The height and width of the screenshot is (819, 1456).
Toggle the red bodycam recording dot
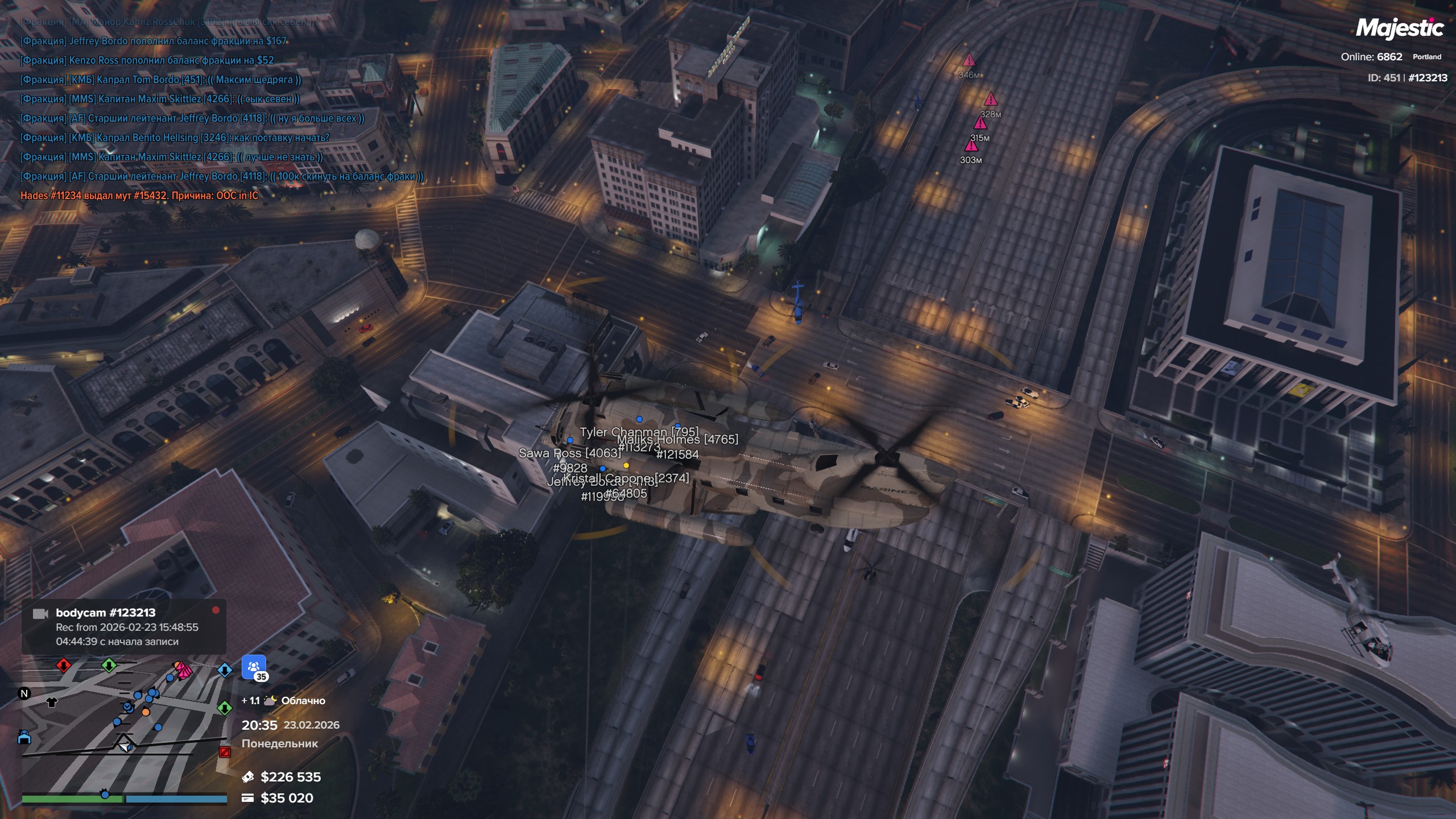tap(216, 610)
